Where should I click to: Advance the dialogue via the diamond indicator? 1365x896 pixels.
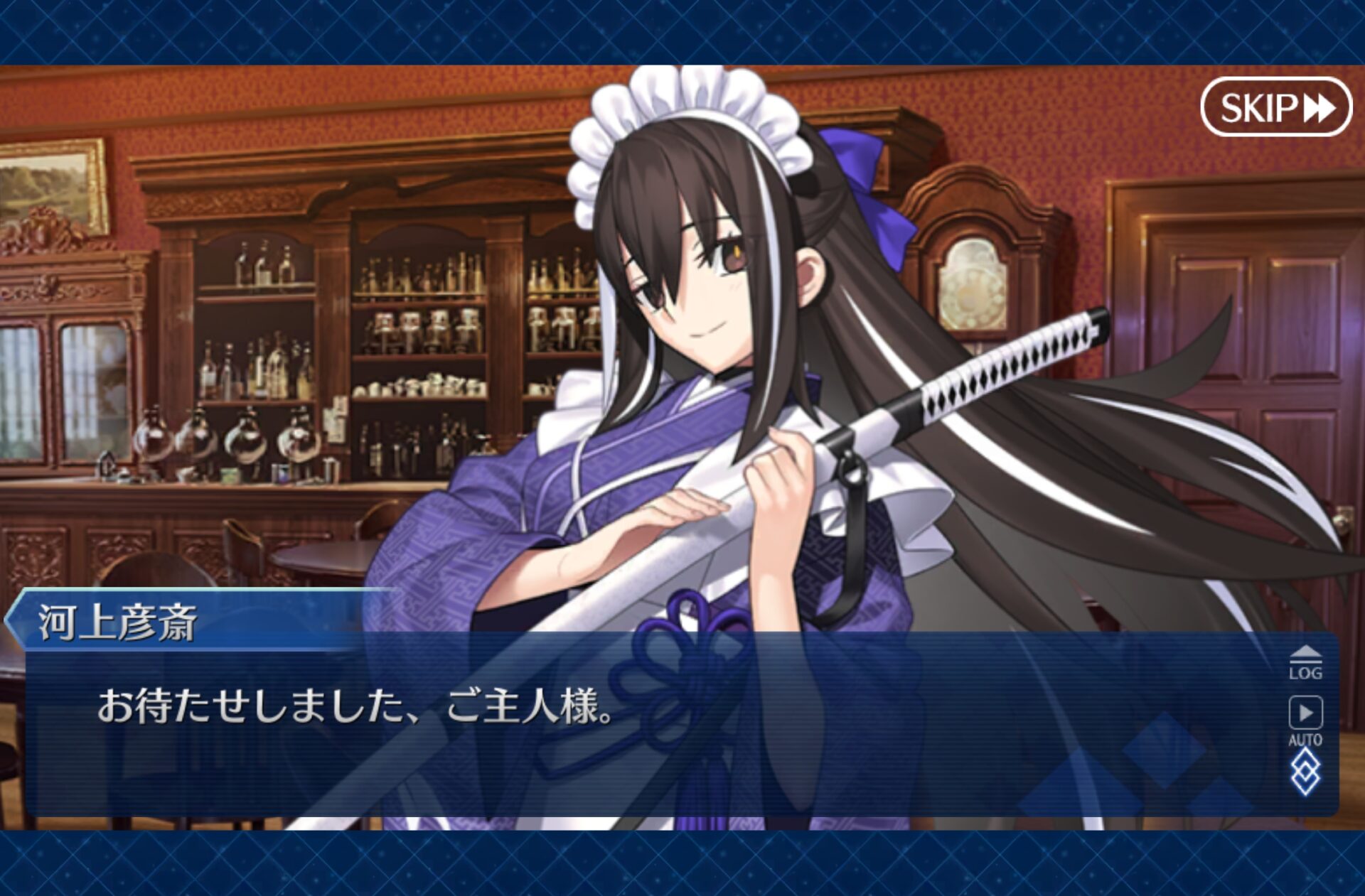(1305, 773)
